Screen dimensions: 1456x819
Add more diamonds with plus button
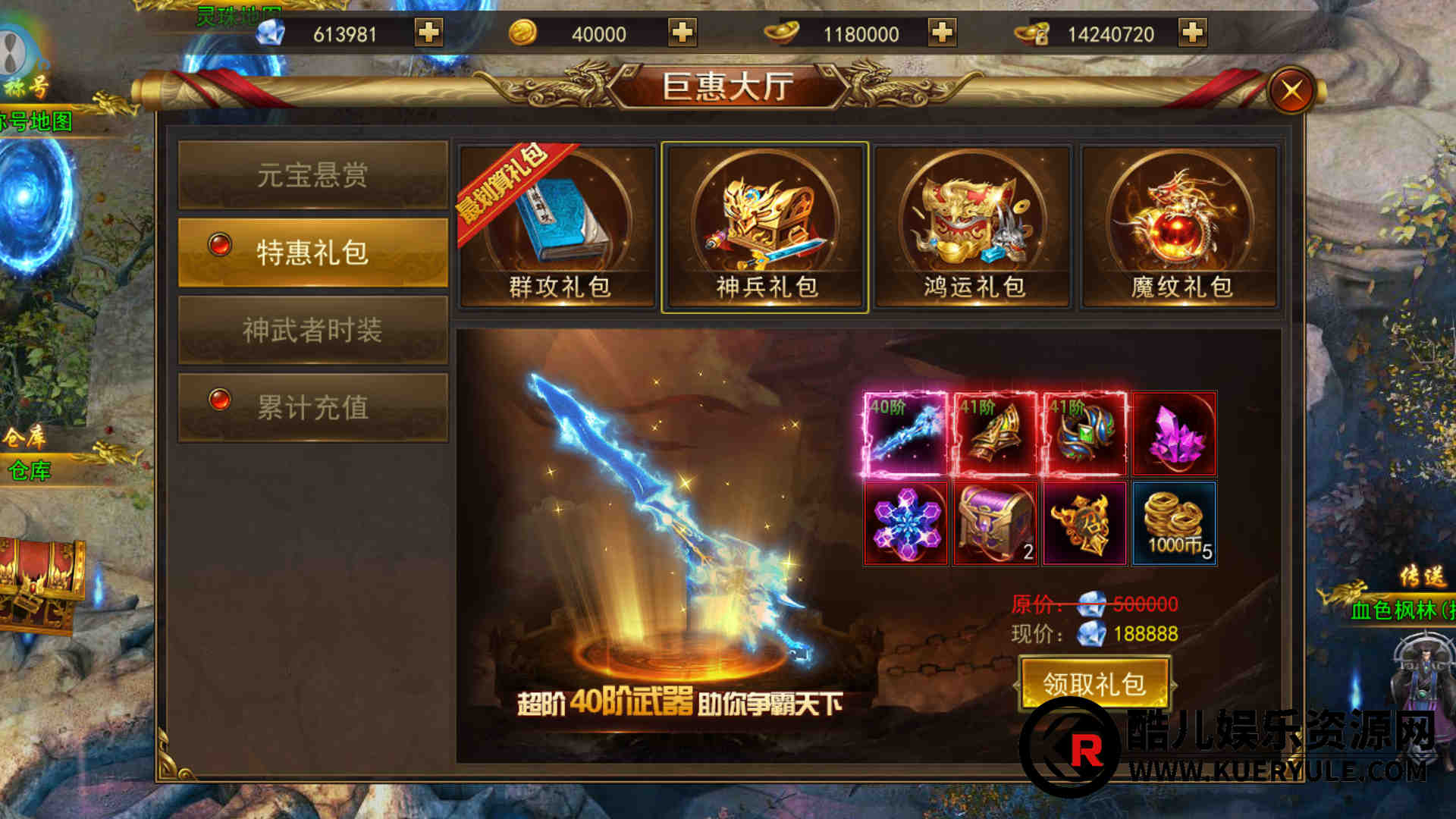tap(428, 33)
